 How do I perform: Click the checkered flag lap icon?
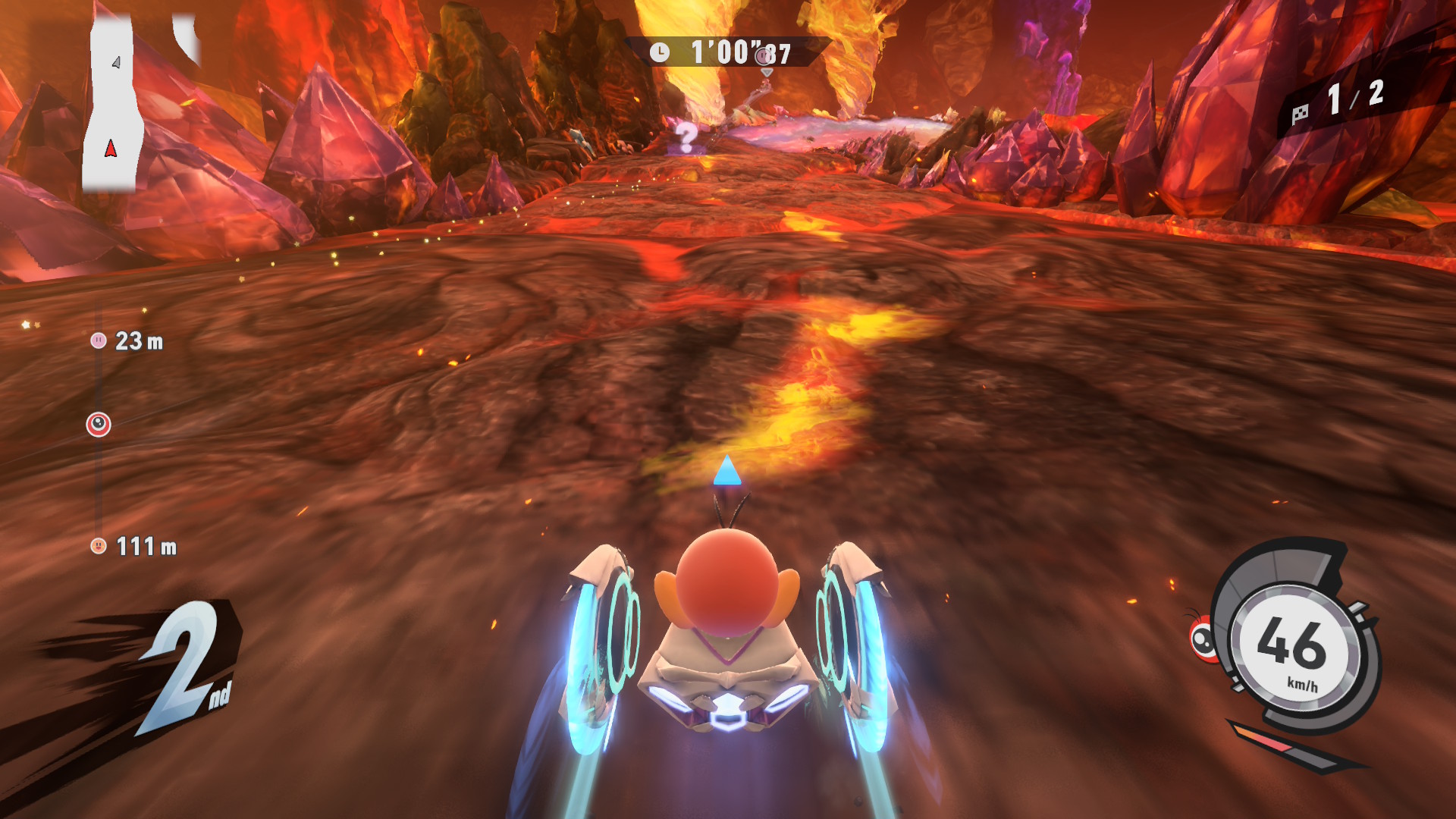pyautogui.click(x=1300, y=115)
